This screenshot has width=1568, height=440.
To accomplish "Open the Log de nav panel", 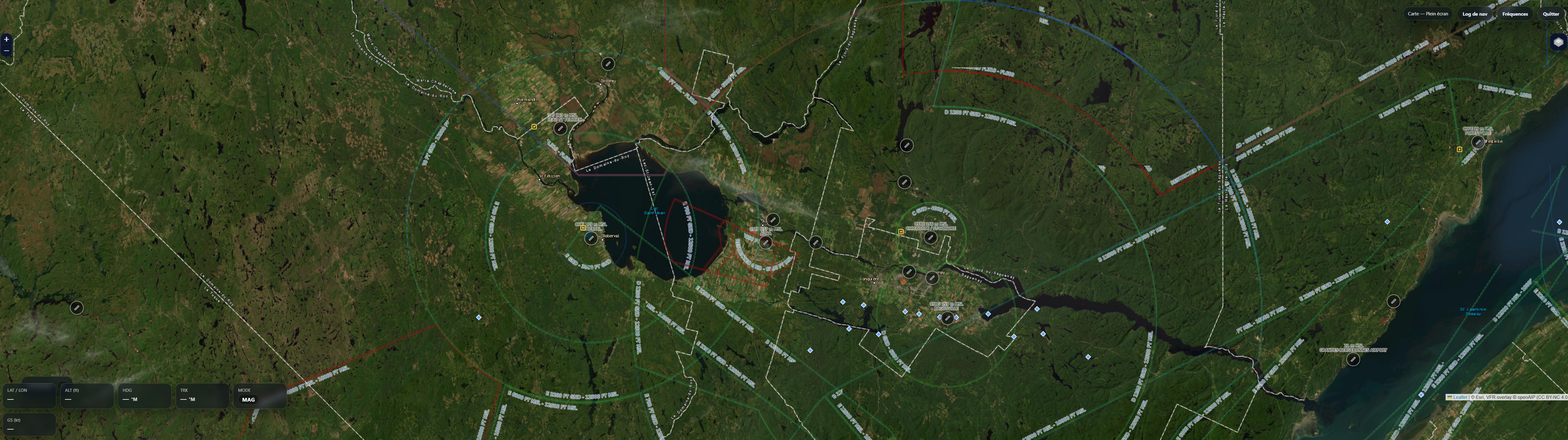I will (1474, 14).
